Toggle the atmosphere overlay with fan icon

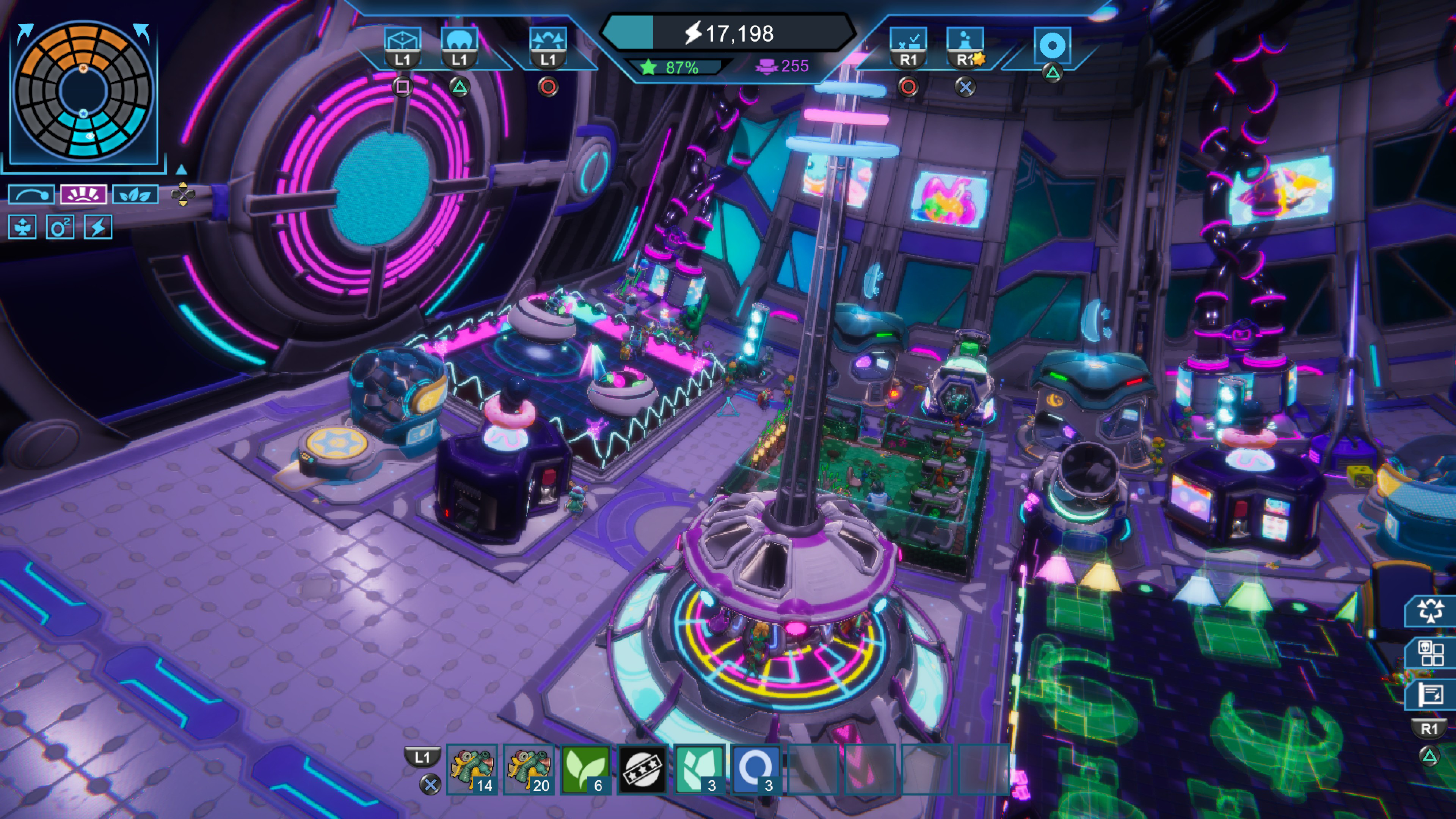click(23, 227)
